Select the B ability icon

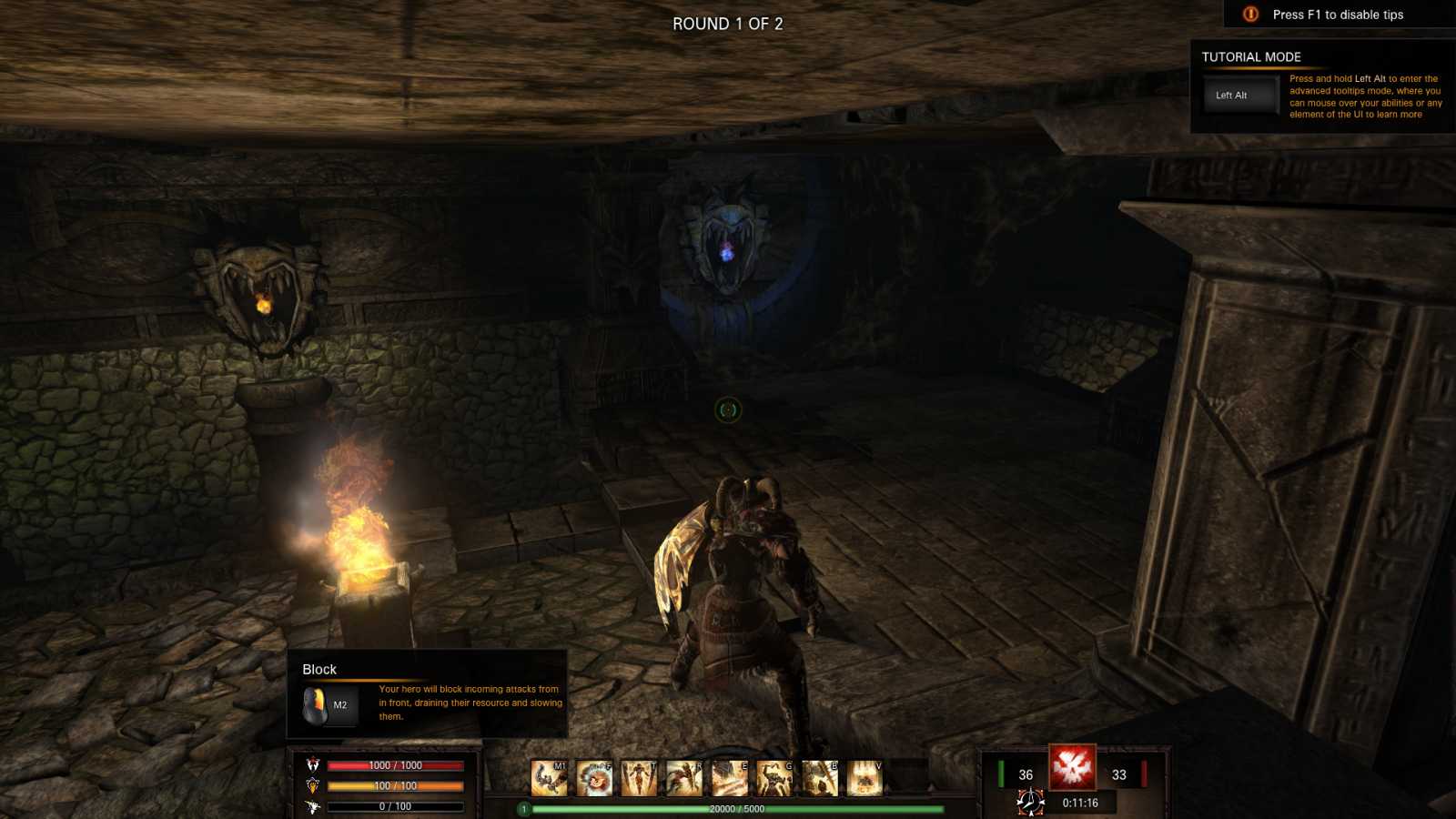point(817,779)
